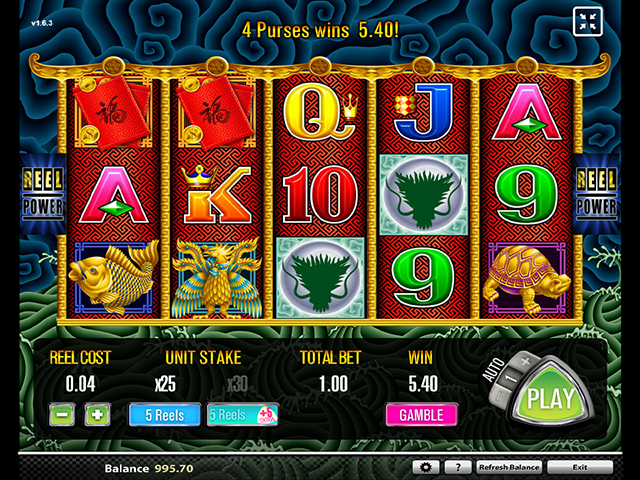The height and width of the screenshot is (480, 640).
Task: Open settings with the gear button
Action: click(x=425, y=467)
